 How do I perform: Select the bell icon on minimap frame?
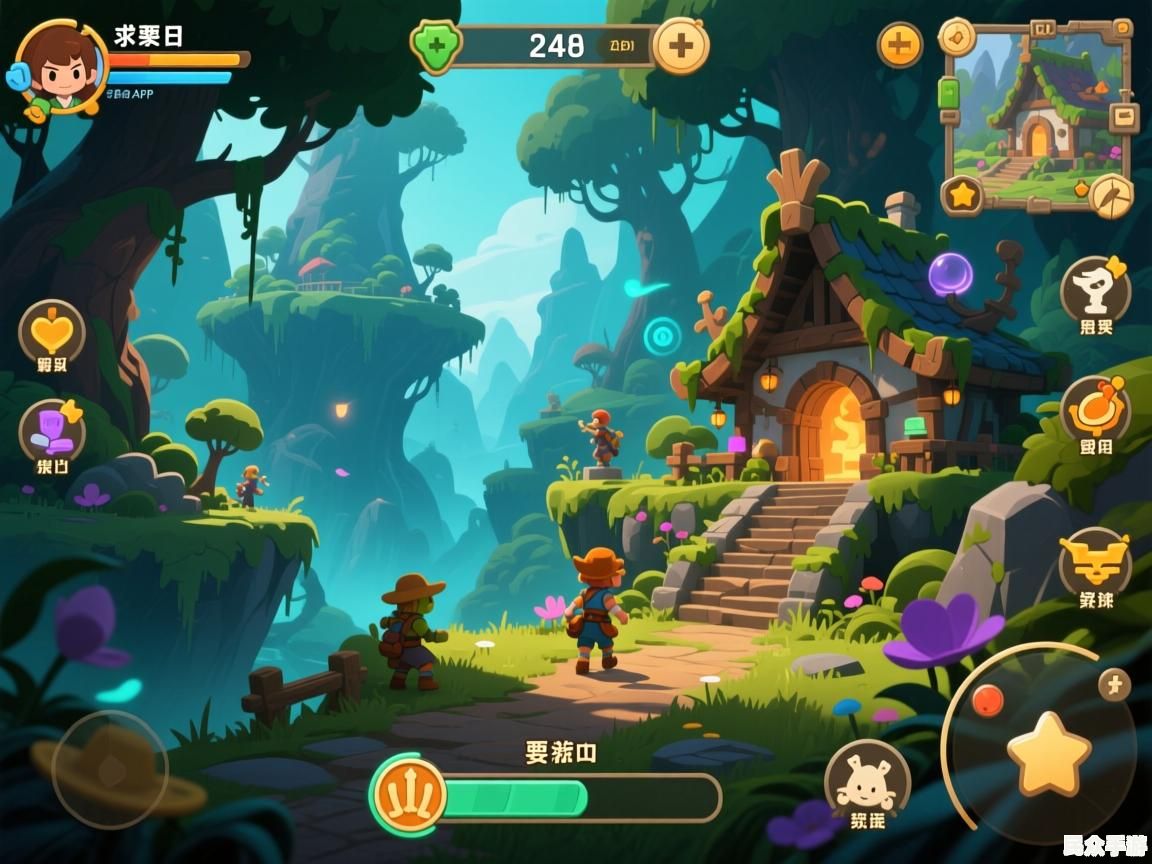coord(957,37)
